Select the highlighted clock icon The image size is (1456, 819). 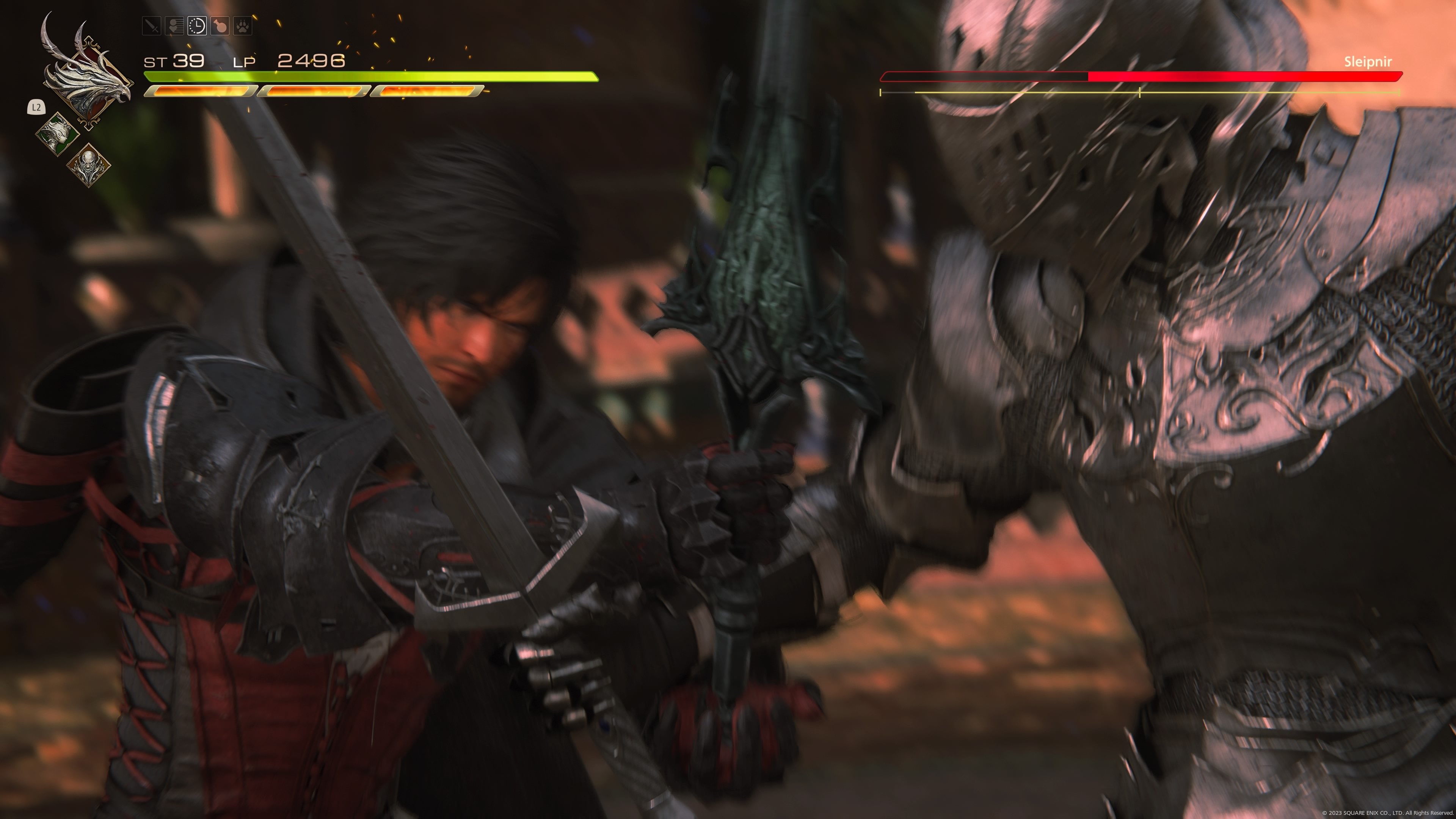(x=197, y=25)
